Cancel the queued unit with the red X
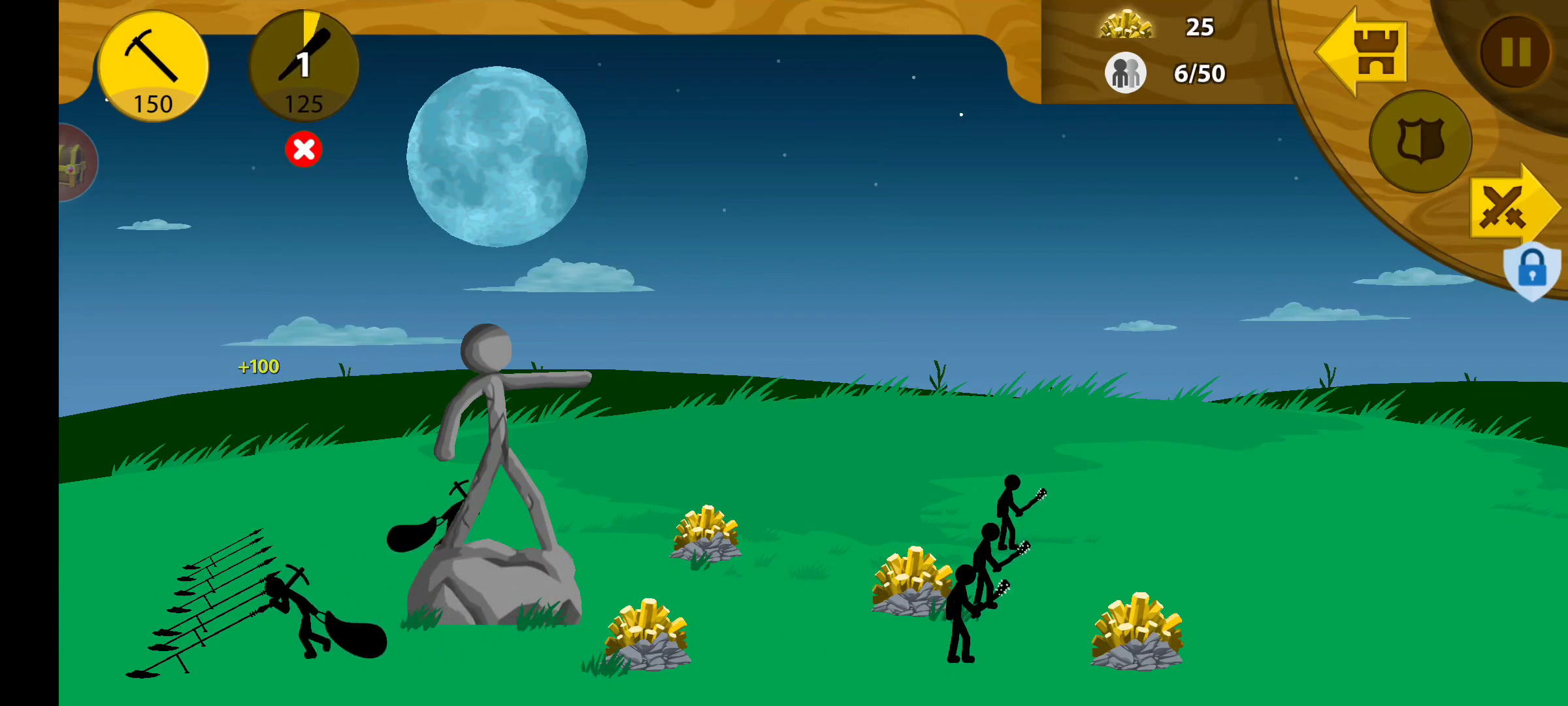The width and height of the screenshot is (1568, 706). pos(304,150)
